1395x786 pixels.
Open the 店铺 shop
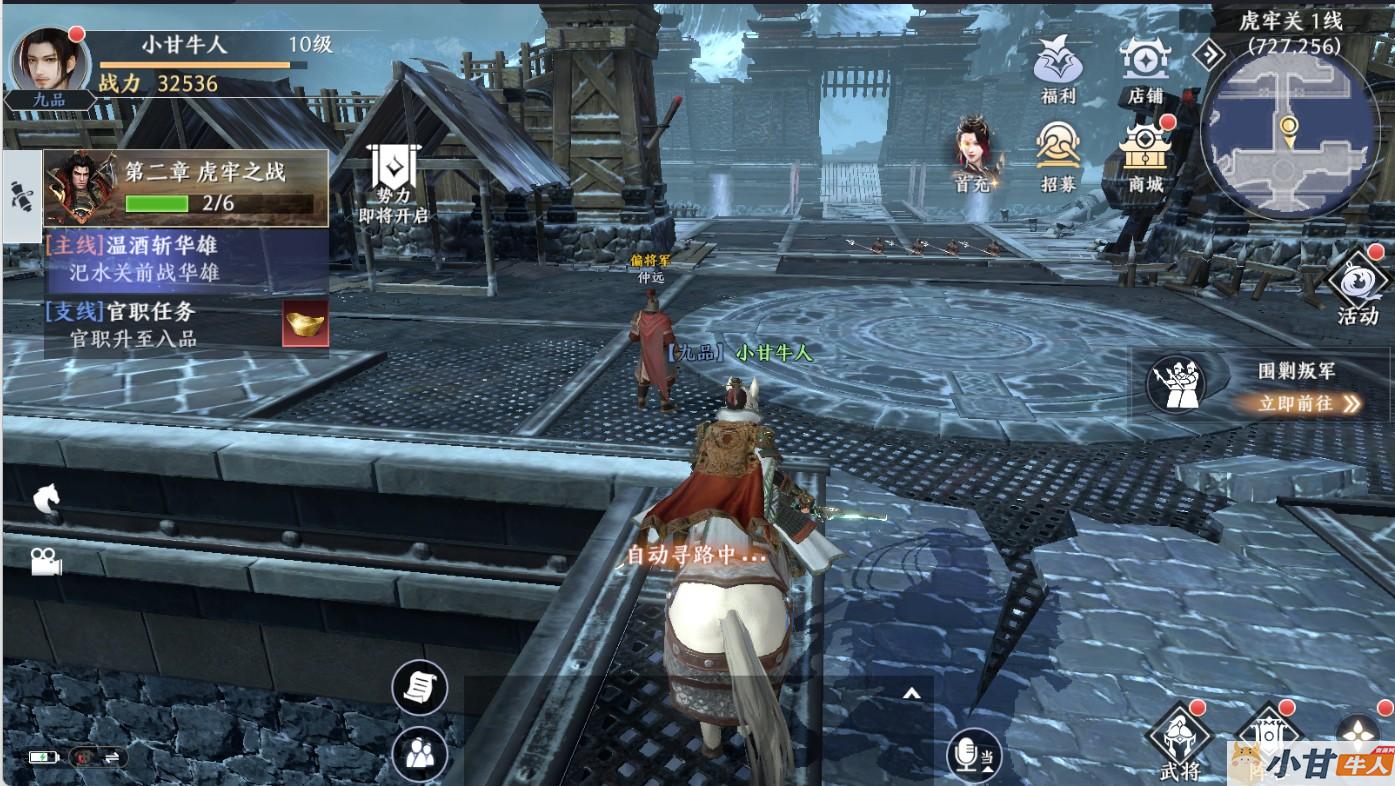[x=1145, y=68]
